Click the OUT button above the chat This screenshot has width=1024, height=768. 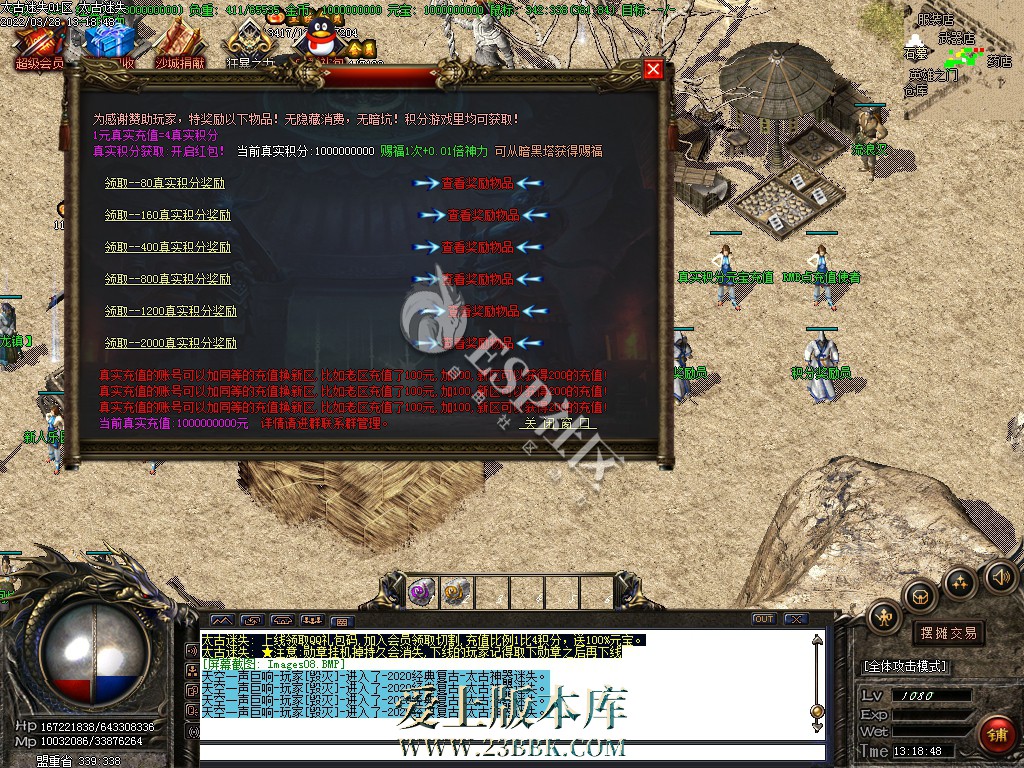point(764,619)
